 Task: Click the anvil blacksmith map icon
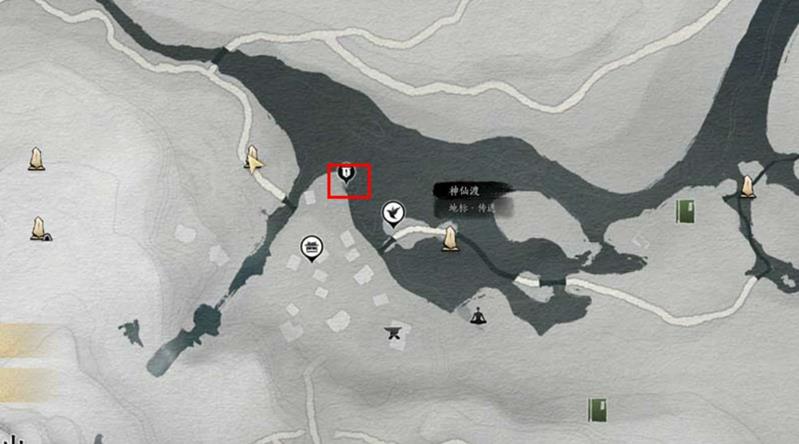(x=393, y=332)
